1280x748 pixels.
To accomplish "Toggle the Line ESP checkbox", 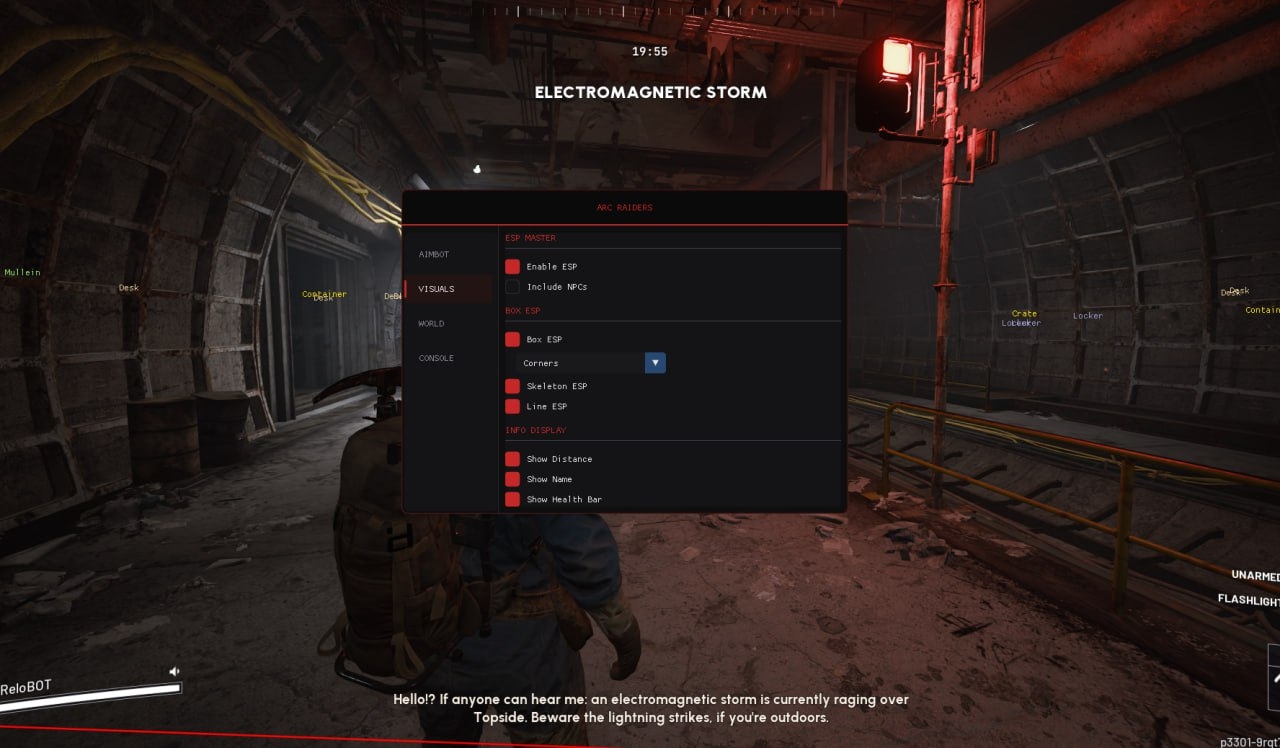I will pyautogui.click(x=513, y=407).
